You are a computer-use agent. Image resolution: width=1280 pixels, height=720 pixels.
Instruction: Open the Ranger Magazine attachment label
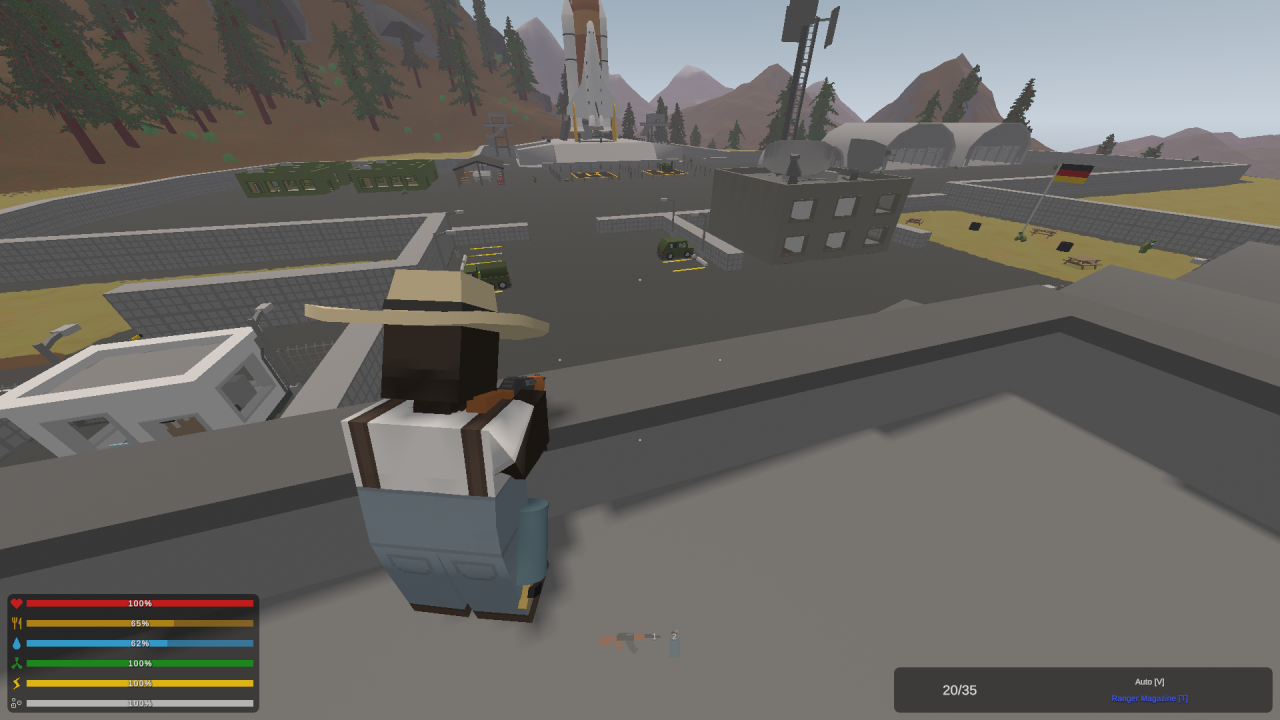coord(1149,698)
